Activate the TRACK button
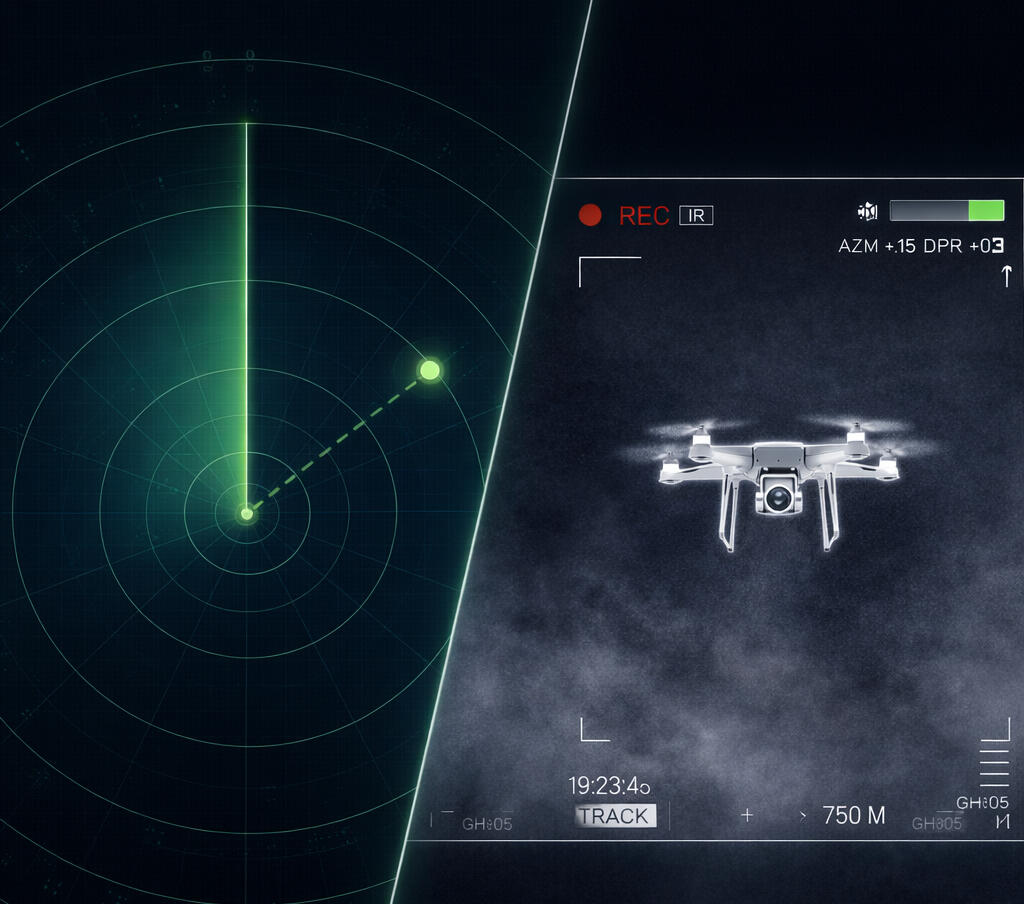The image size is (1024, 904). click(614, 816)
